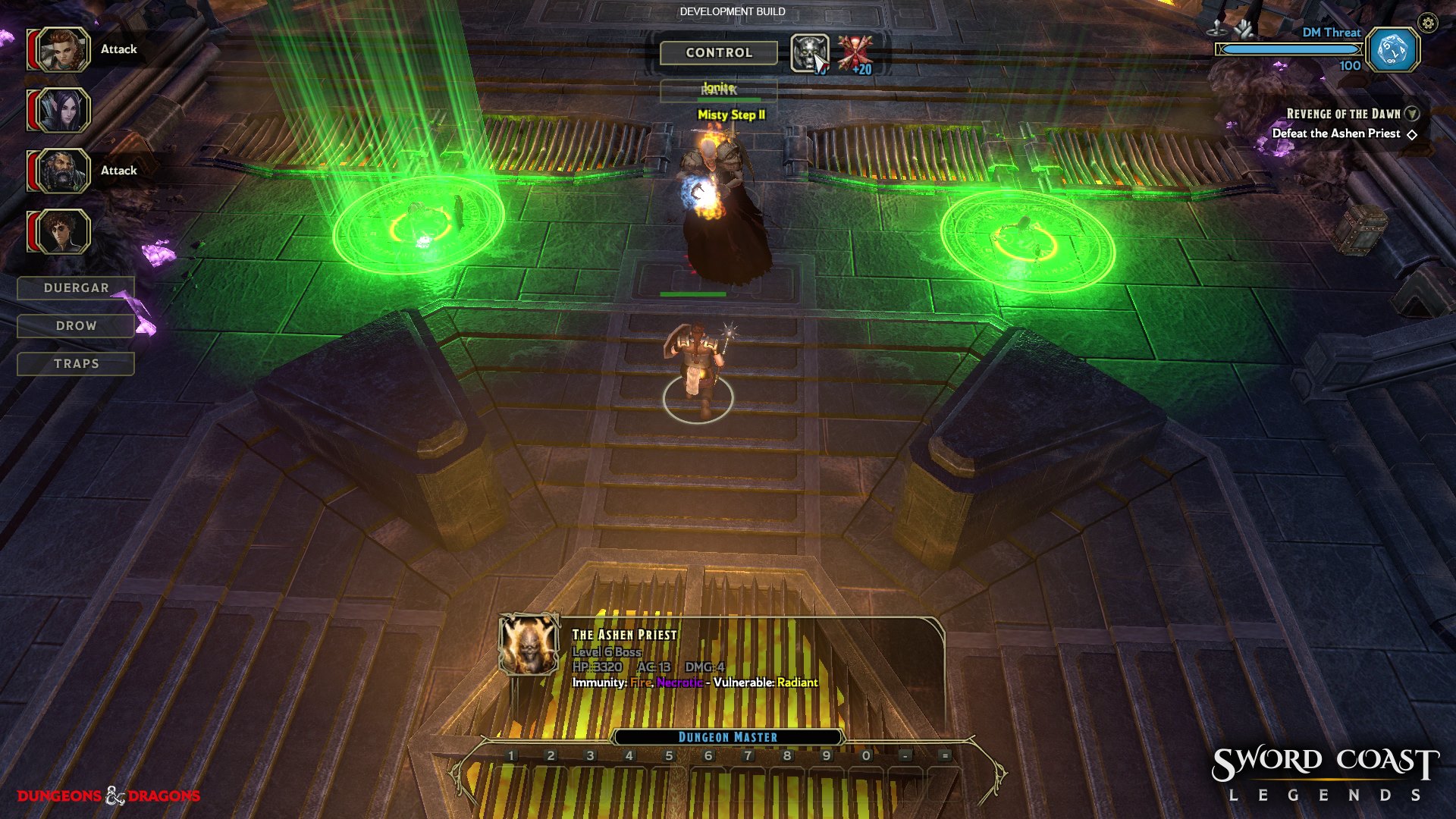This screenshot has width=1456, height=819.
Task: Click the Defeat the Ashen Priest objective
Action: [x=1336, y=133]
